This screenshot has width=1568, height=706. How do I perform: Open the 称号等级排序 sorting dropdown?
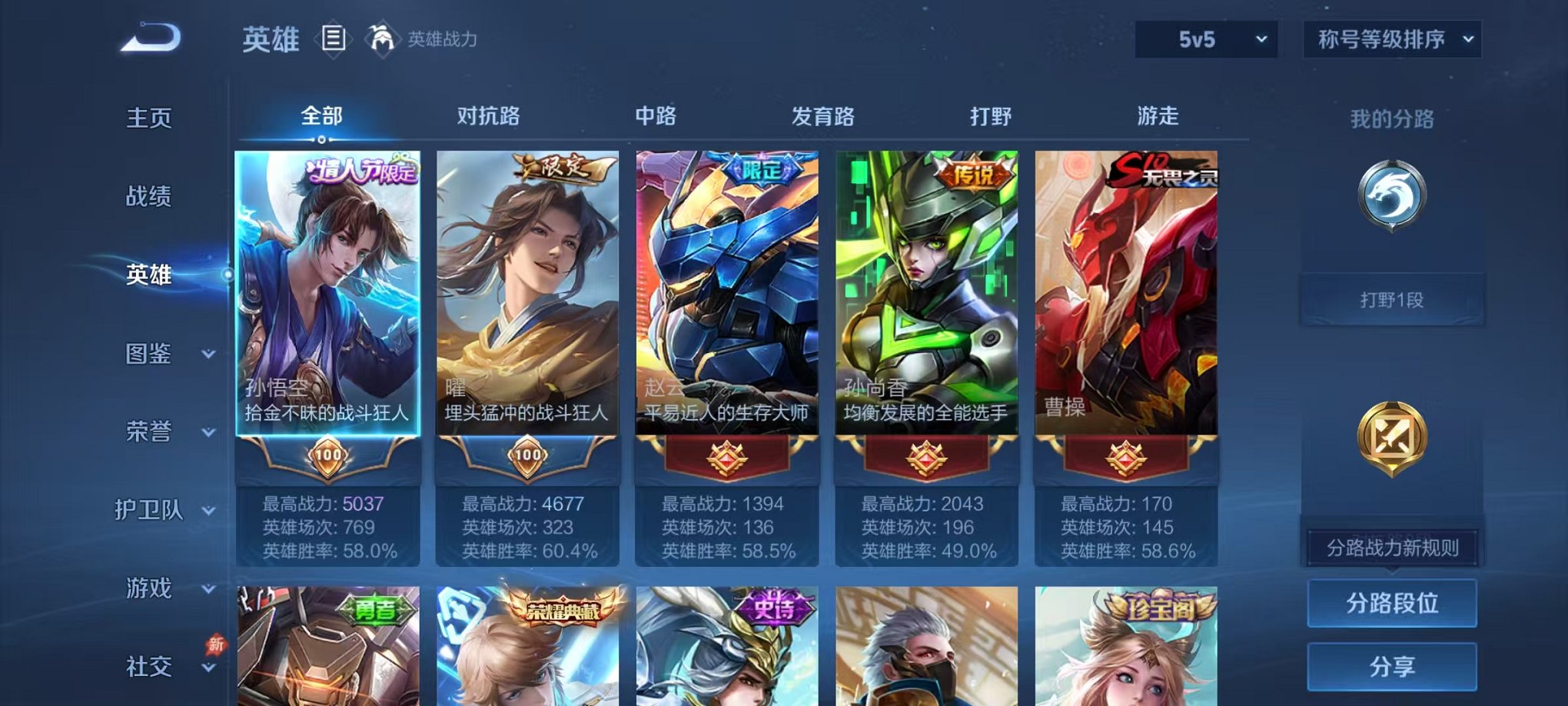tap(1391, 38)
